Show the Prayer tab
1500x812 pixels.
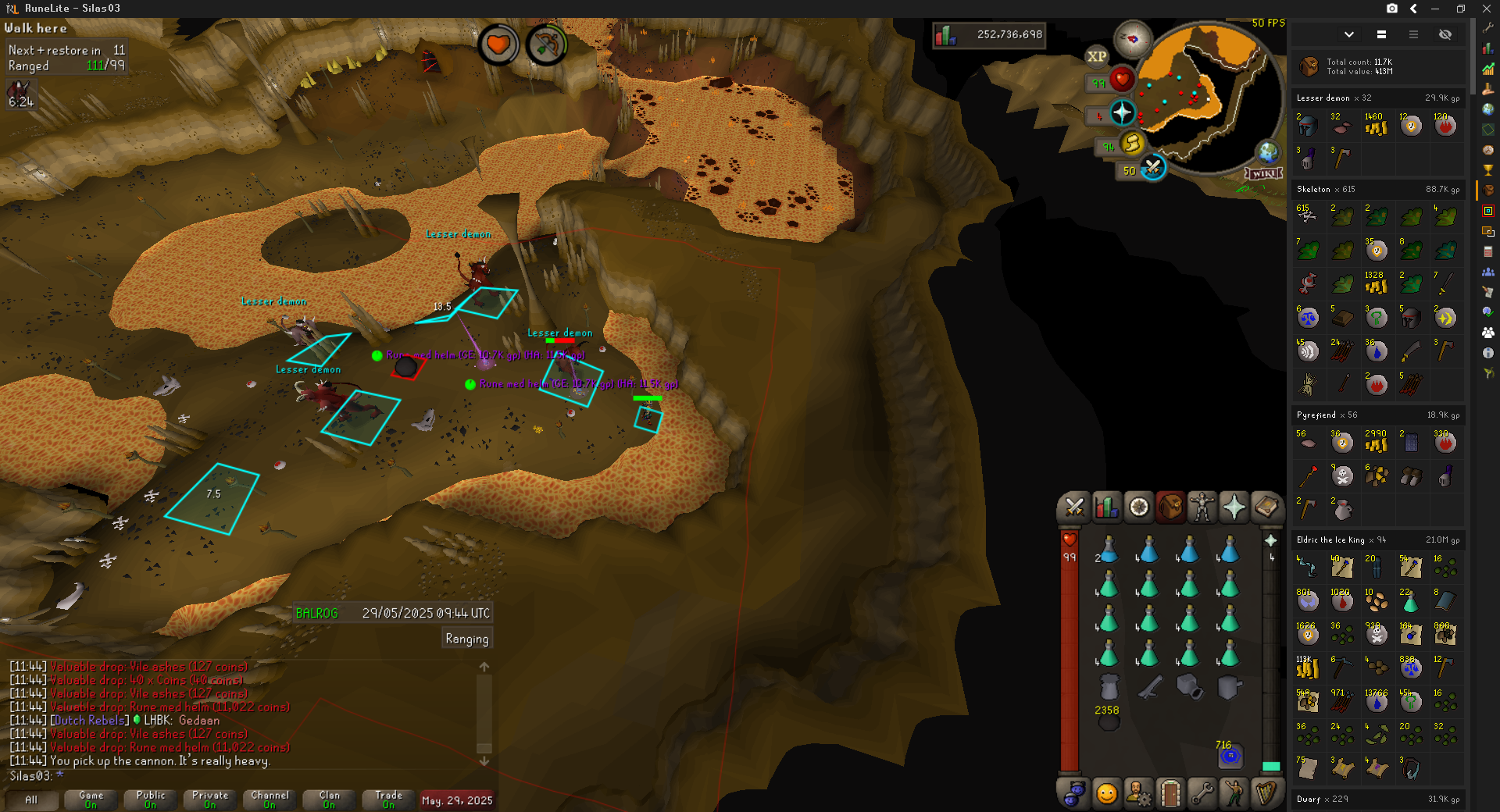[x=1234, y=507]
